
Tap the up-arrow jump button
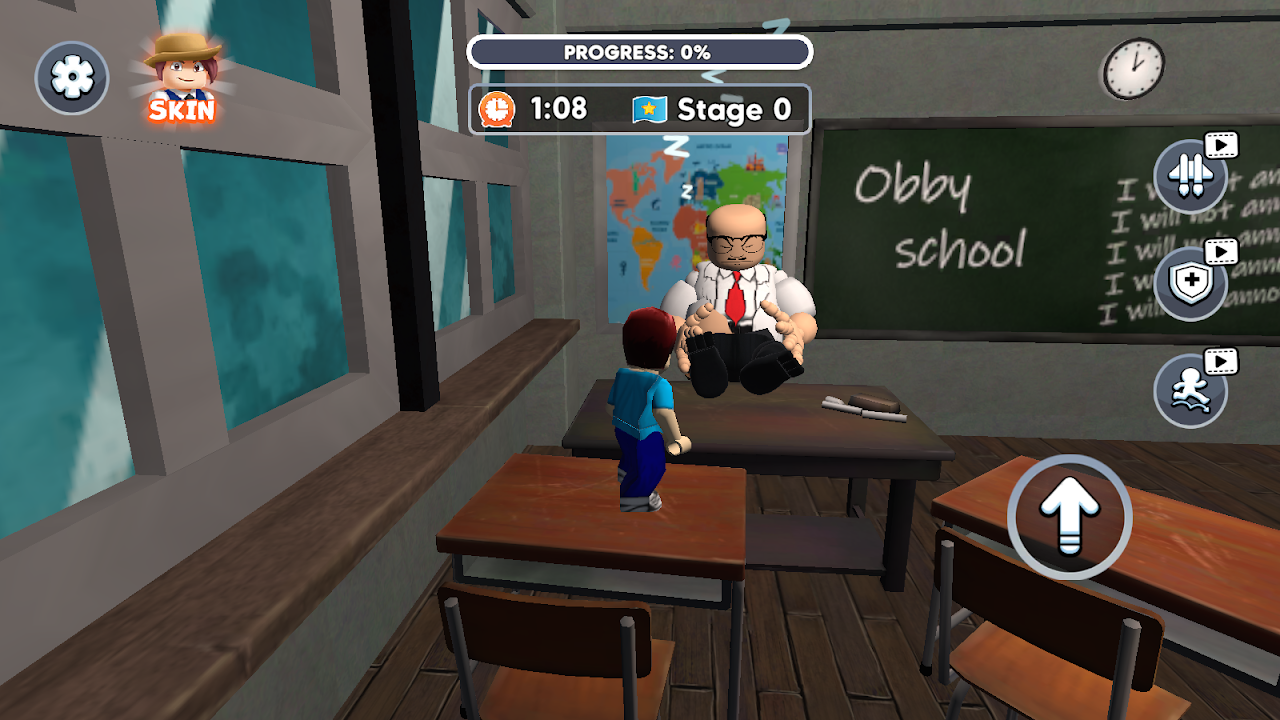click(x=1069, y=517)
